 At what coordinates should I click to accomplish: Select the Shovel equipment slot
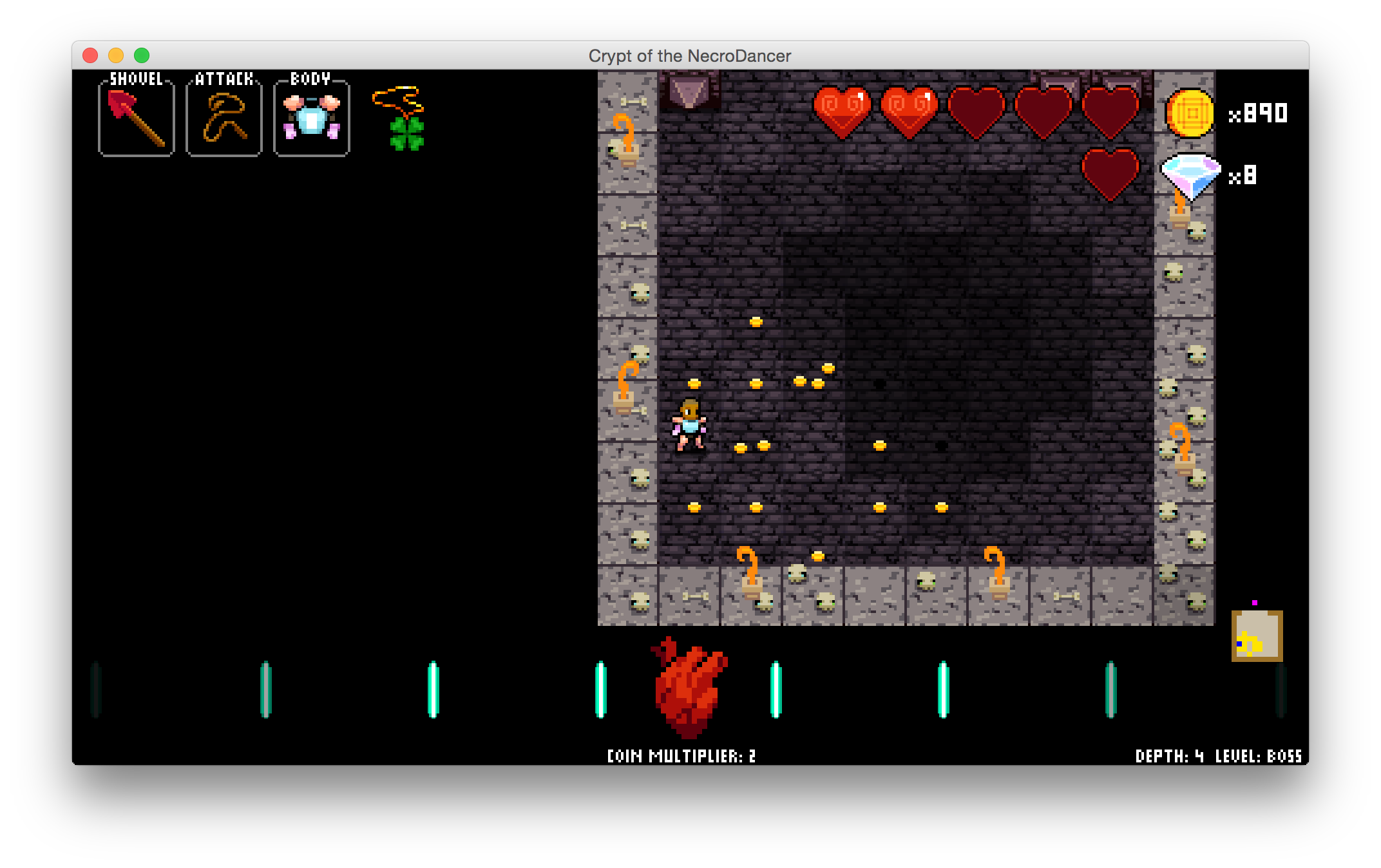[x=136, y=119]
